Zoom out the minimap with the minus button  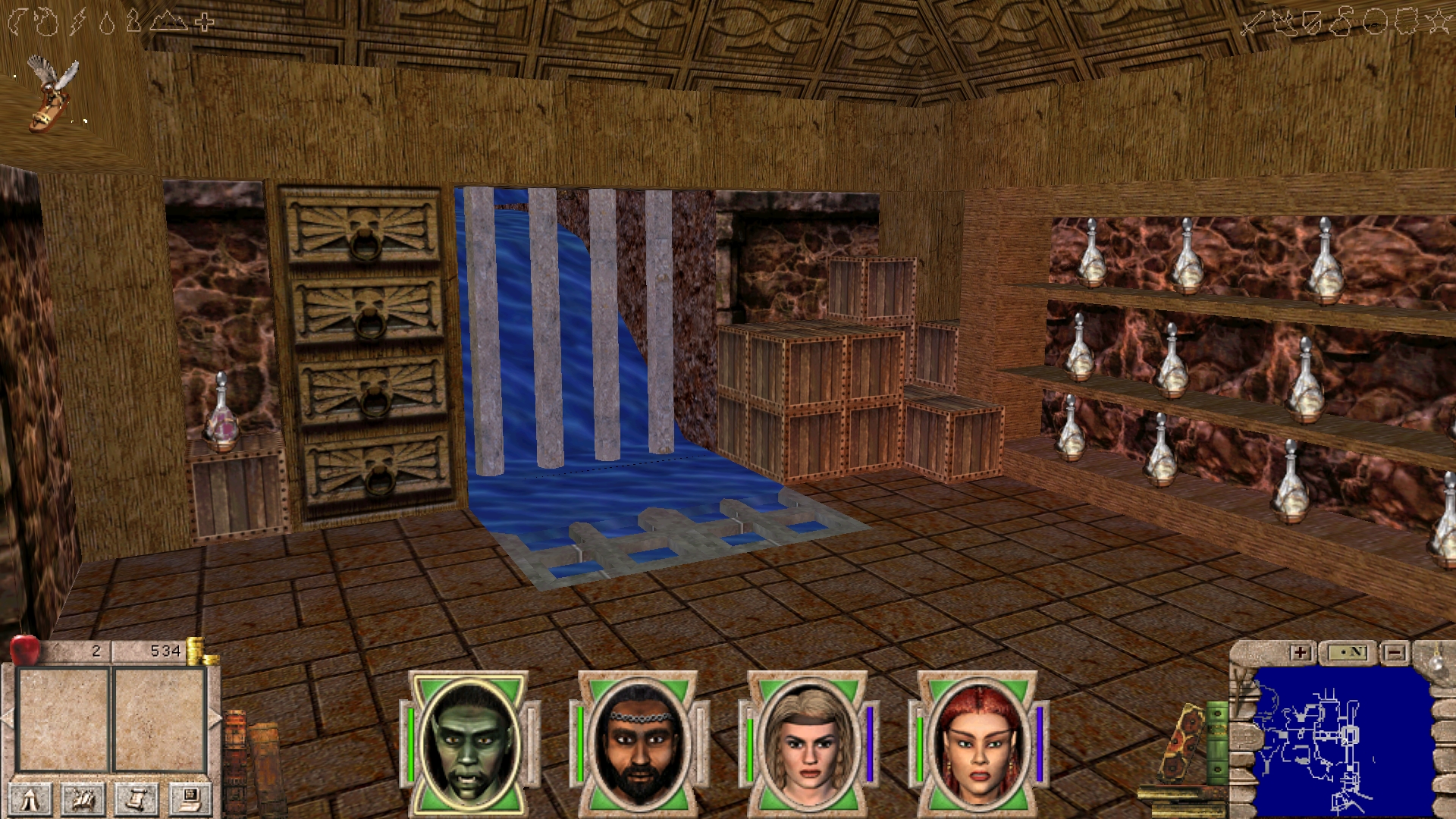[x=1394, y=652]
